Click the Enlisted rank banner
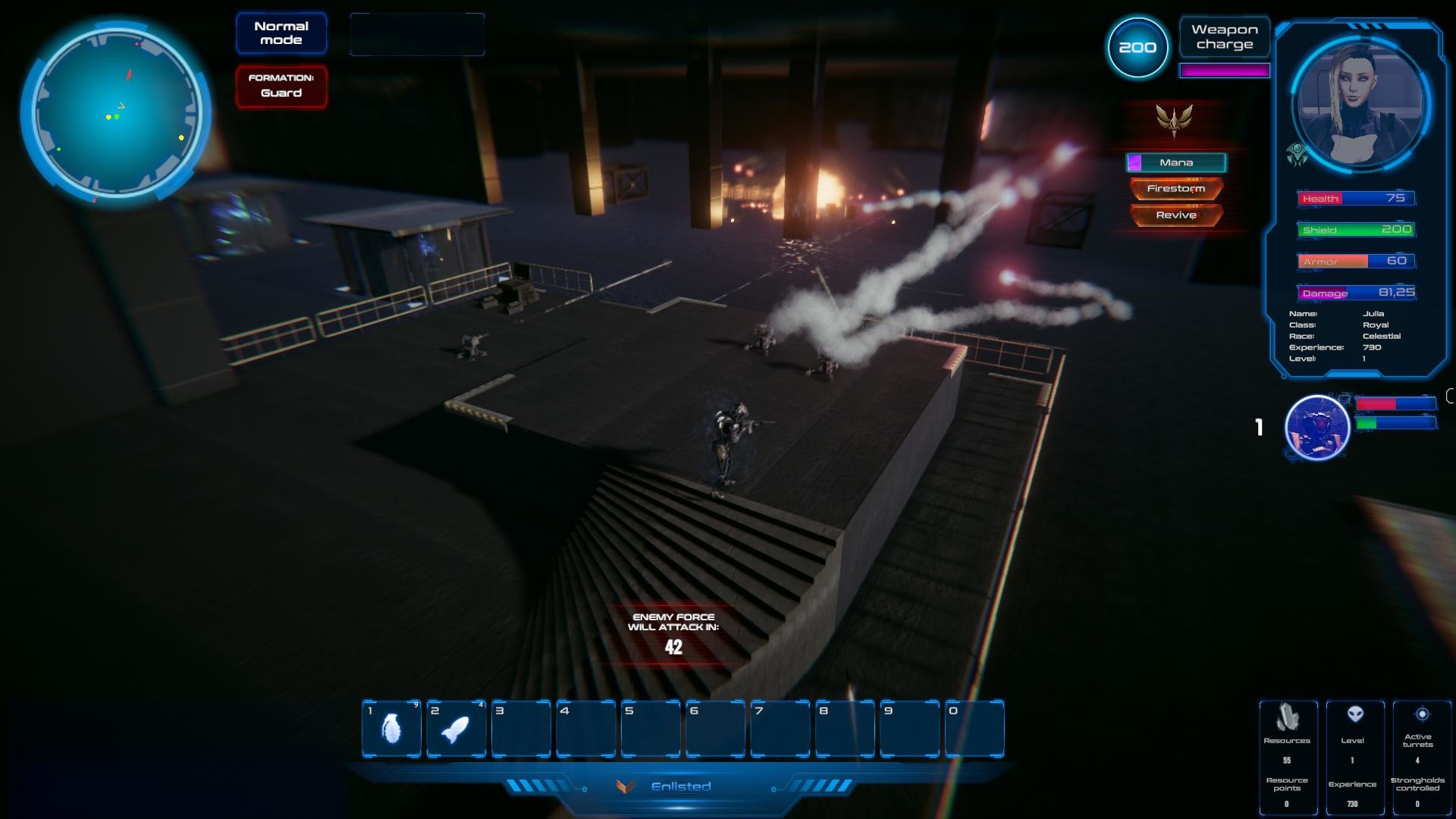This screenshot has height=819, width=1456. 679,786
